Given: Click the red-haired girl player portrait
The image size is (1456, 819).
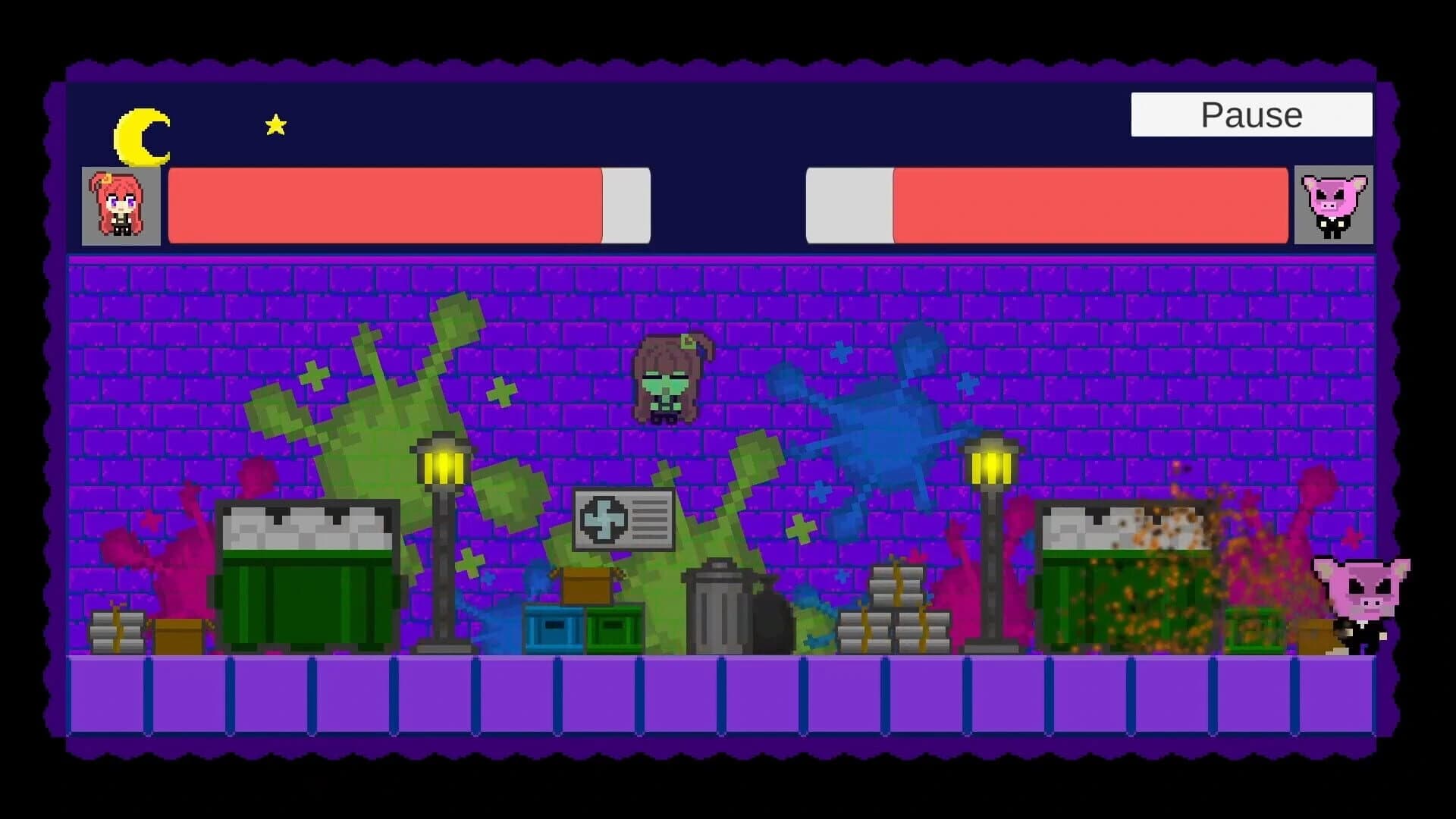Looking at the screenshot, I should (121, 206).
